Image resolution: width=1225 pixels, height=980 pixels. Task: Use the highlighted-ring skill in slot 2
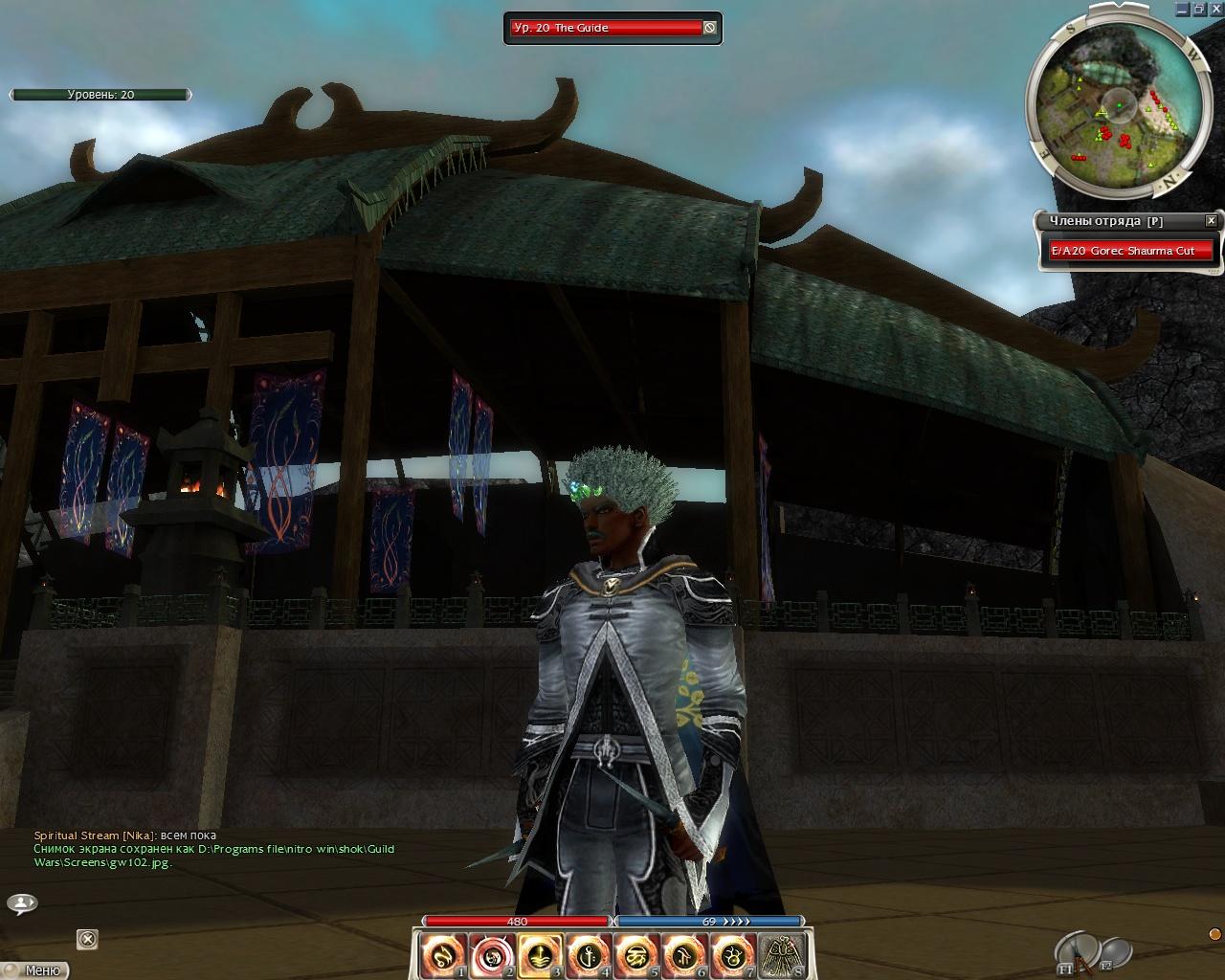[x=493, y=955]
